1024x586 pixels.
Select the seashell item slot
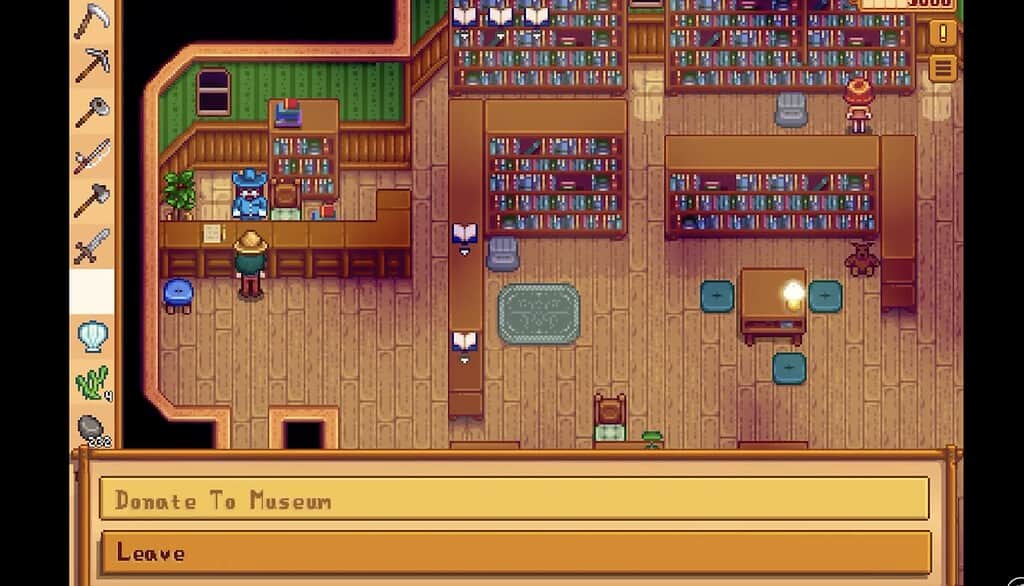[x=92, y=335]
